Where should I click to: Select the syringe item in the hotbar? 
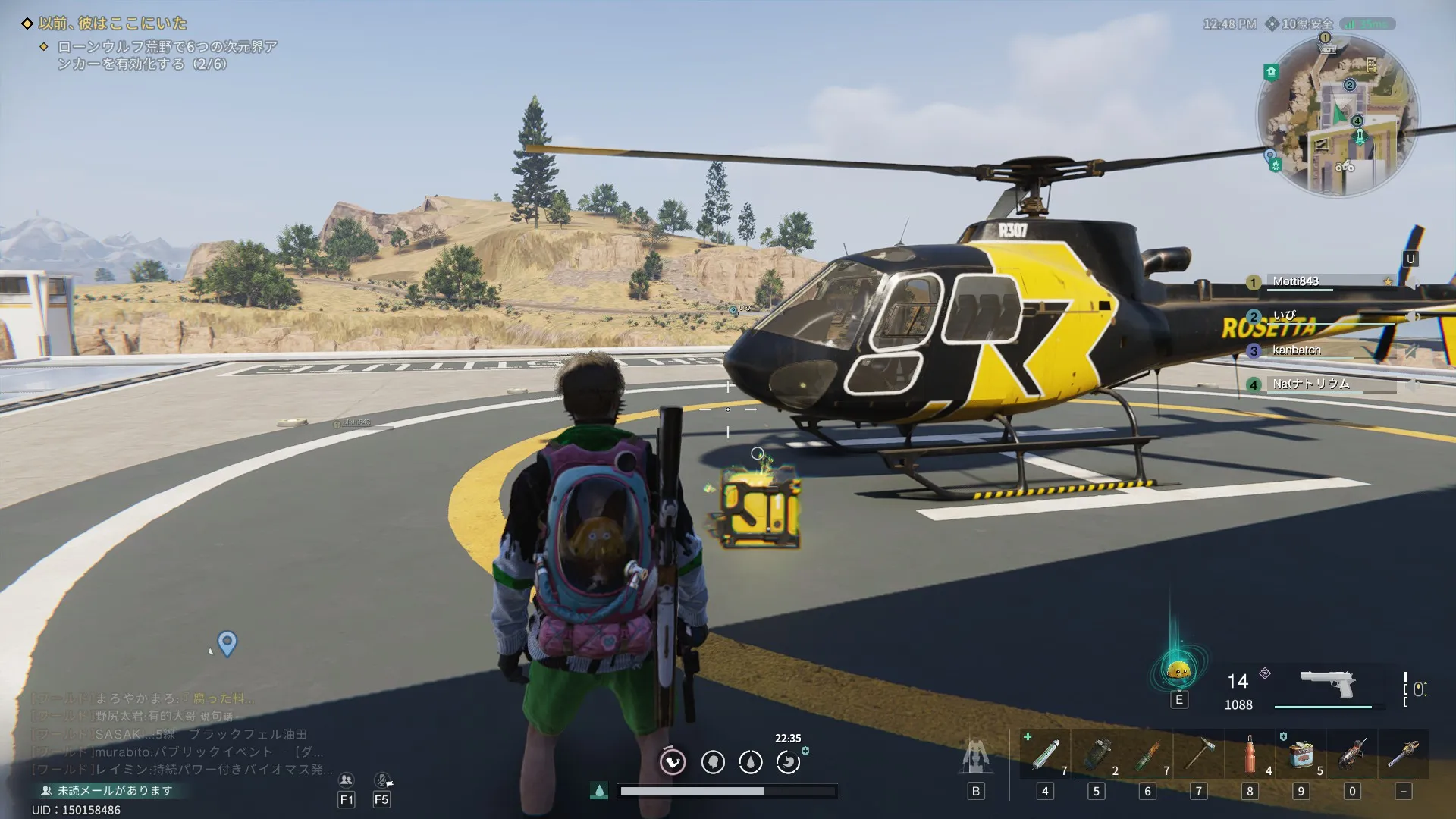pyautogui.click(x=1045, y=755)
